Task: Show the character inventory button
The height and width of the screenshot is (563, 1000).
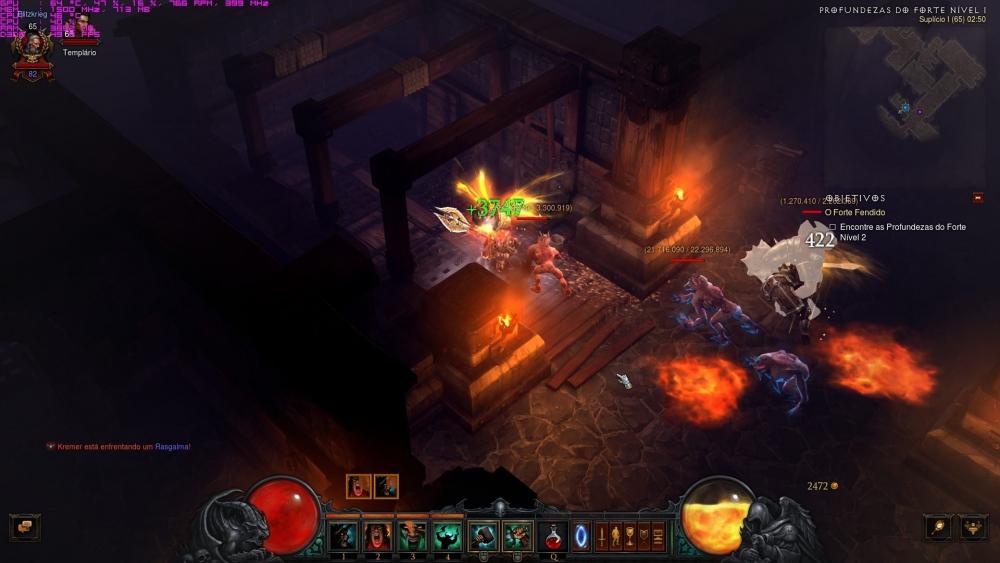Action: (615, 537)
